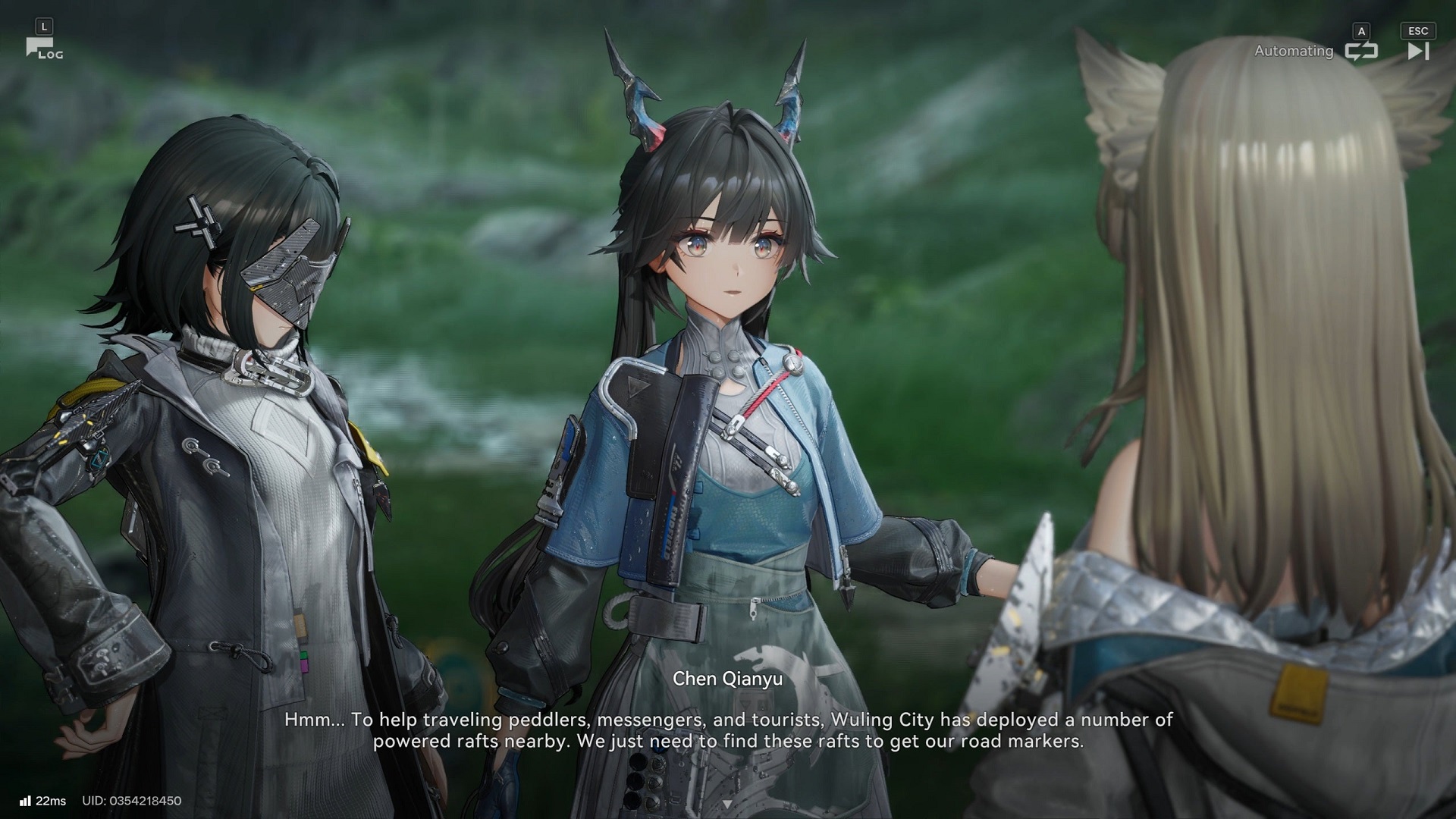Open the dialogue Log
This screenshot has height=819, width=1456.
[43, 49]
